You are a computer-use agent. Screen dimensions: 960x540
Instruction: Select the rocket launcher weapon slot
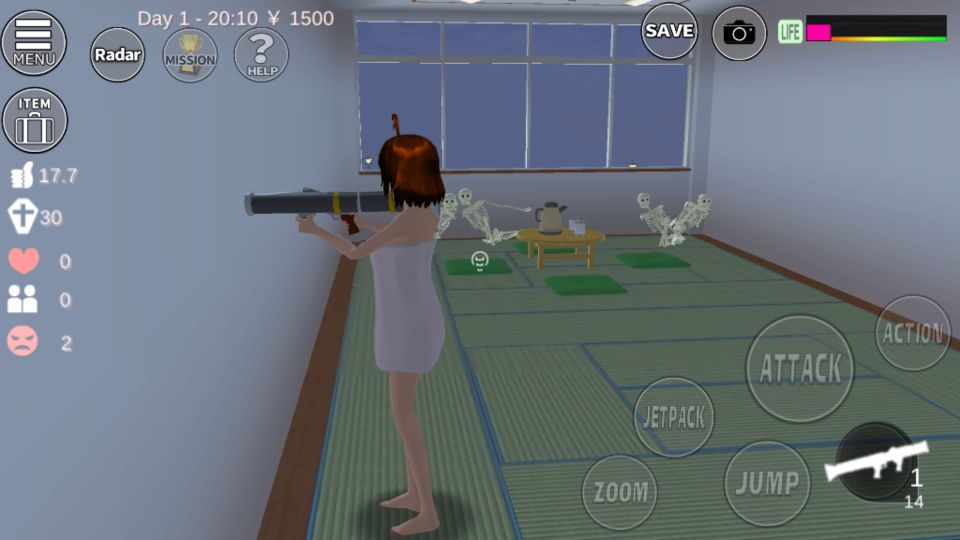coord(874,463)
